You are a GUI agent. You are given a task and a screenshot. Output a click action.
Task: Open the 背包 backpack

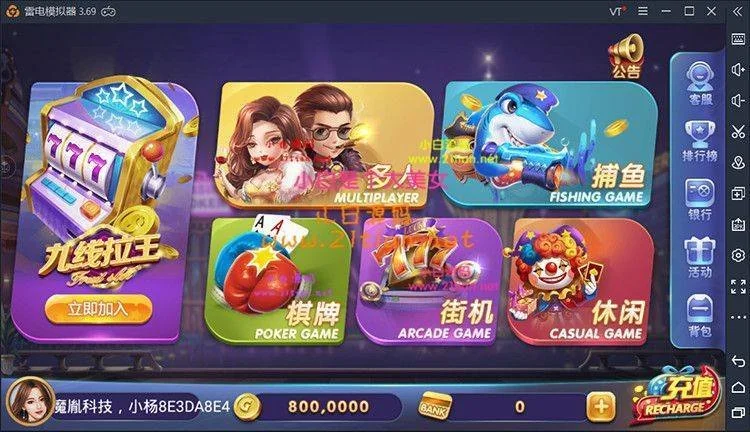pos(699,315)
